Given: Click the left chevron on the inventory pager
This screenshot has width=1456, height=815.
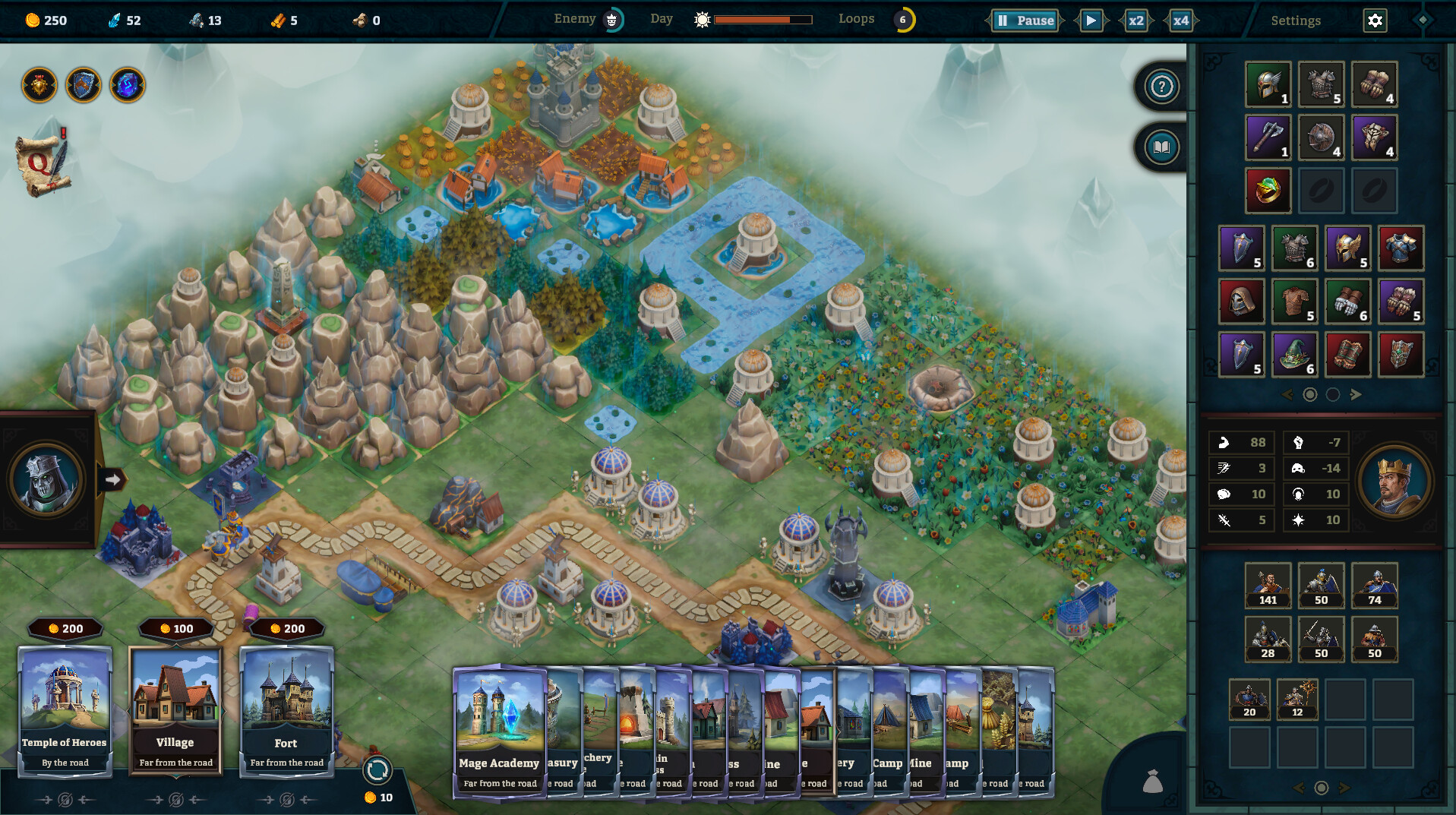Looking at the screenshot, I should pyautogui.click(x=1287, y=395).
